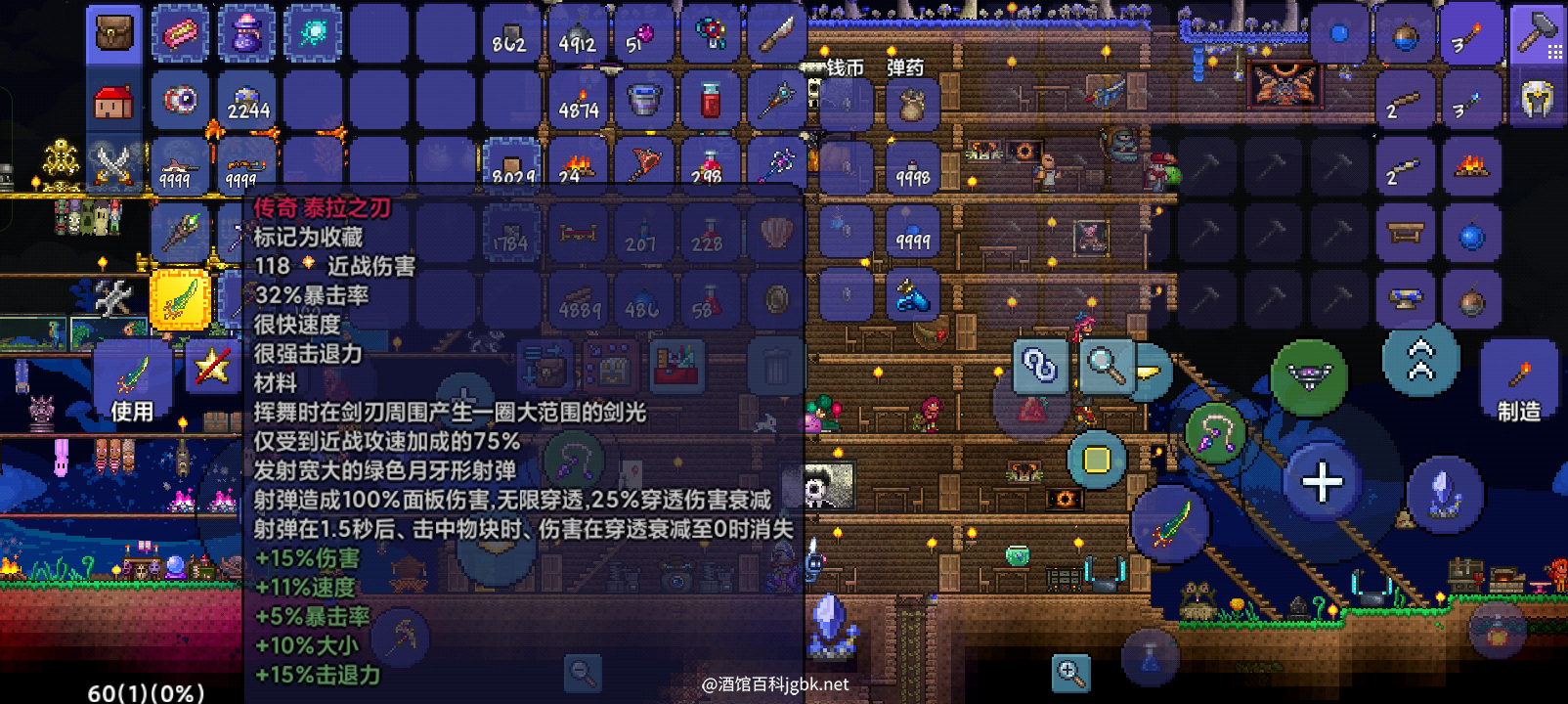Pick the empty water bucket slot
The width and height of the screenshot is (1568, 704).
[x=644, y=101]
